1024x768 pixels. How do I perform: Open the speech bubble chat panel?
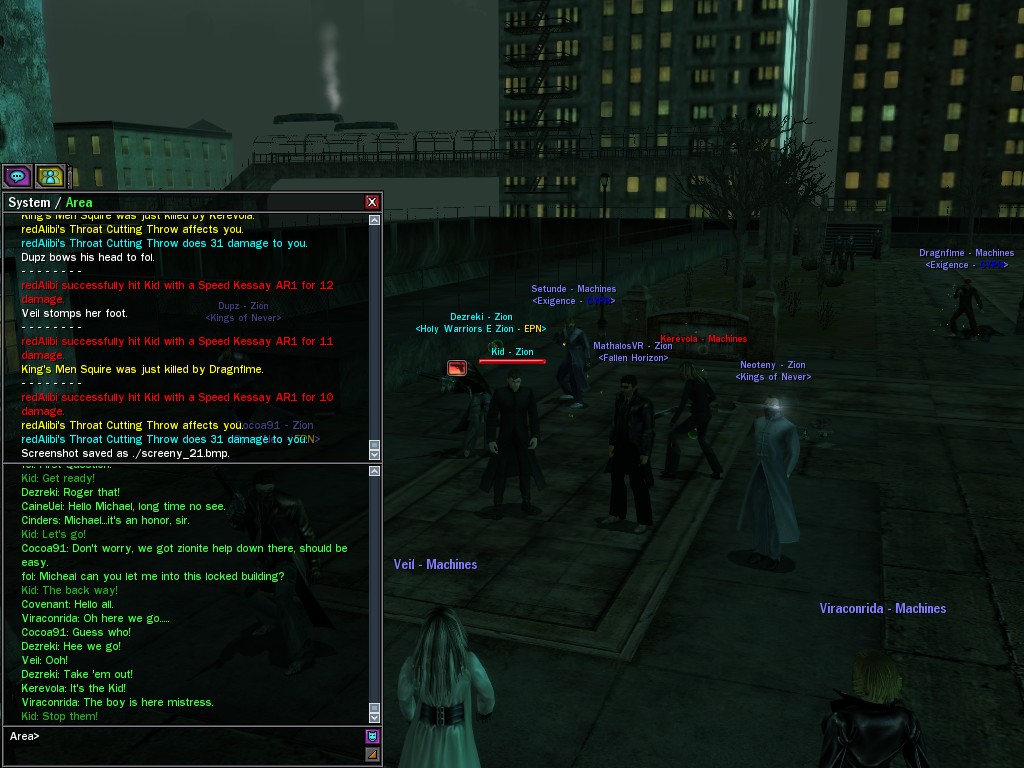click(17, 177)
